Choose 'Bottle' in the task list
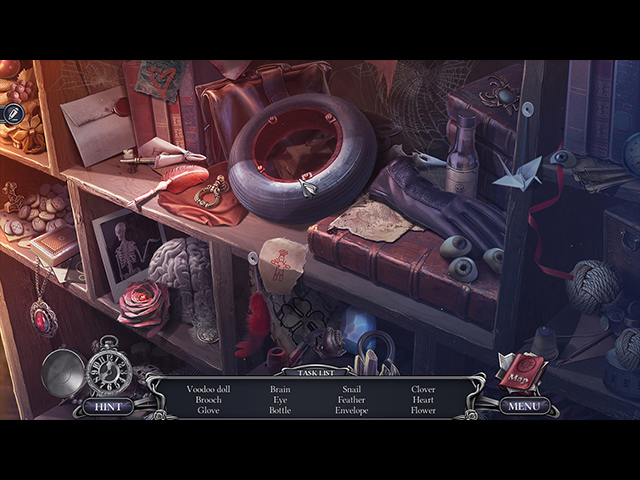This screenshot has width=640, height=480. (280, 411)
